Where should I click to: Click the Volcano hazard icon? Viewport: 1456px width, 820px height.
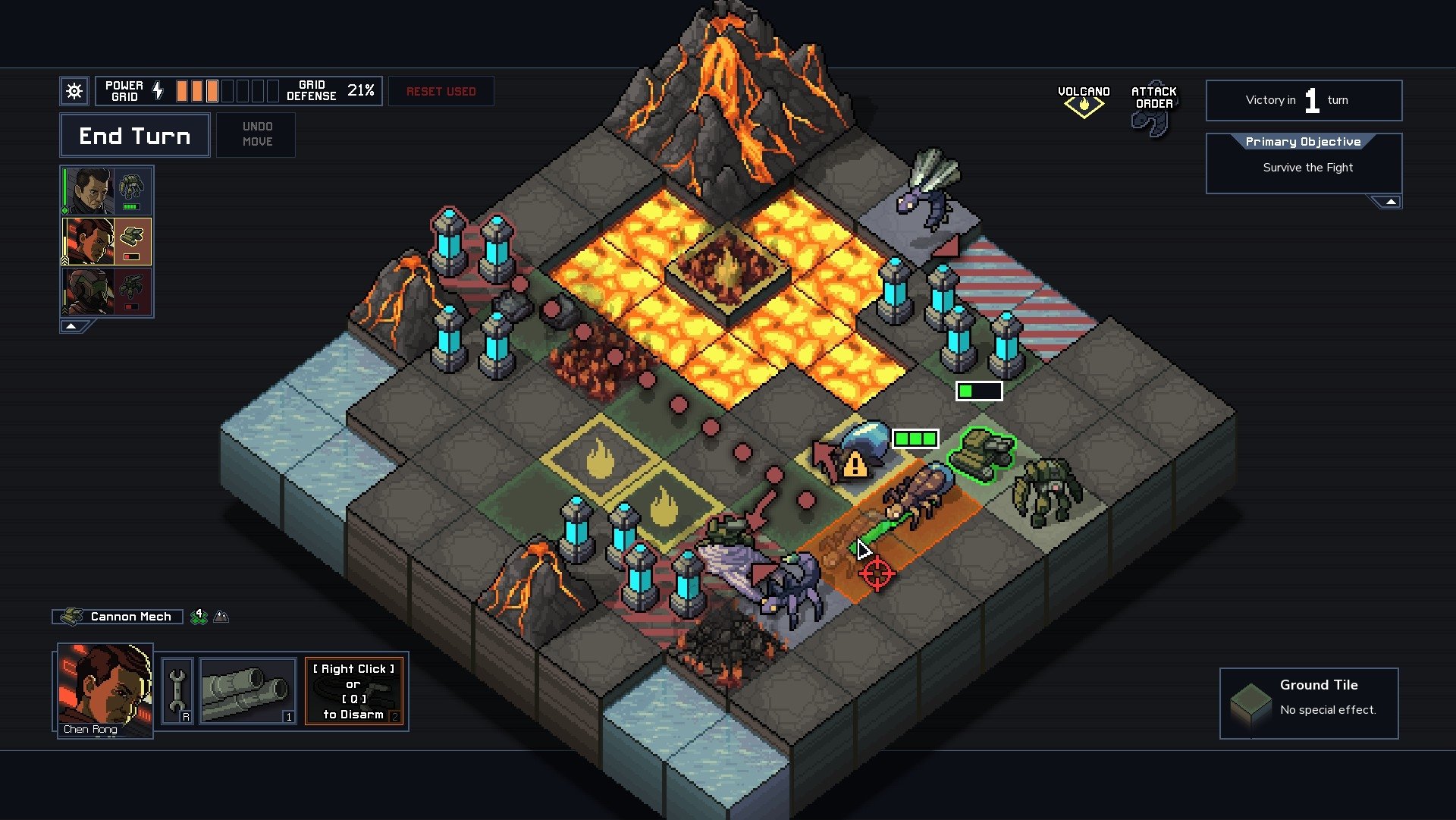pos(1084,103)
